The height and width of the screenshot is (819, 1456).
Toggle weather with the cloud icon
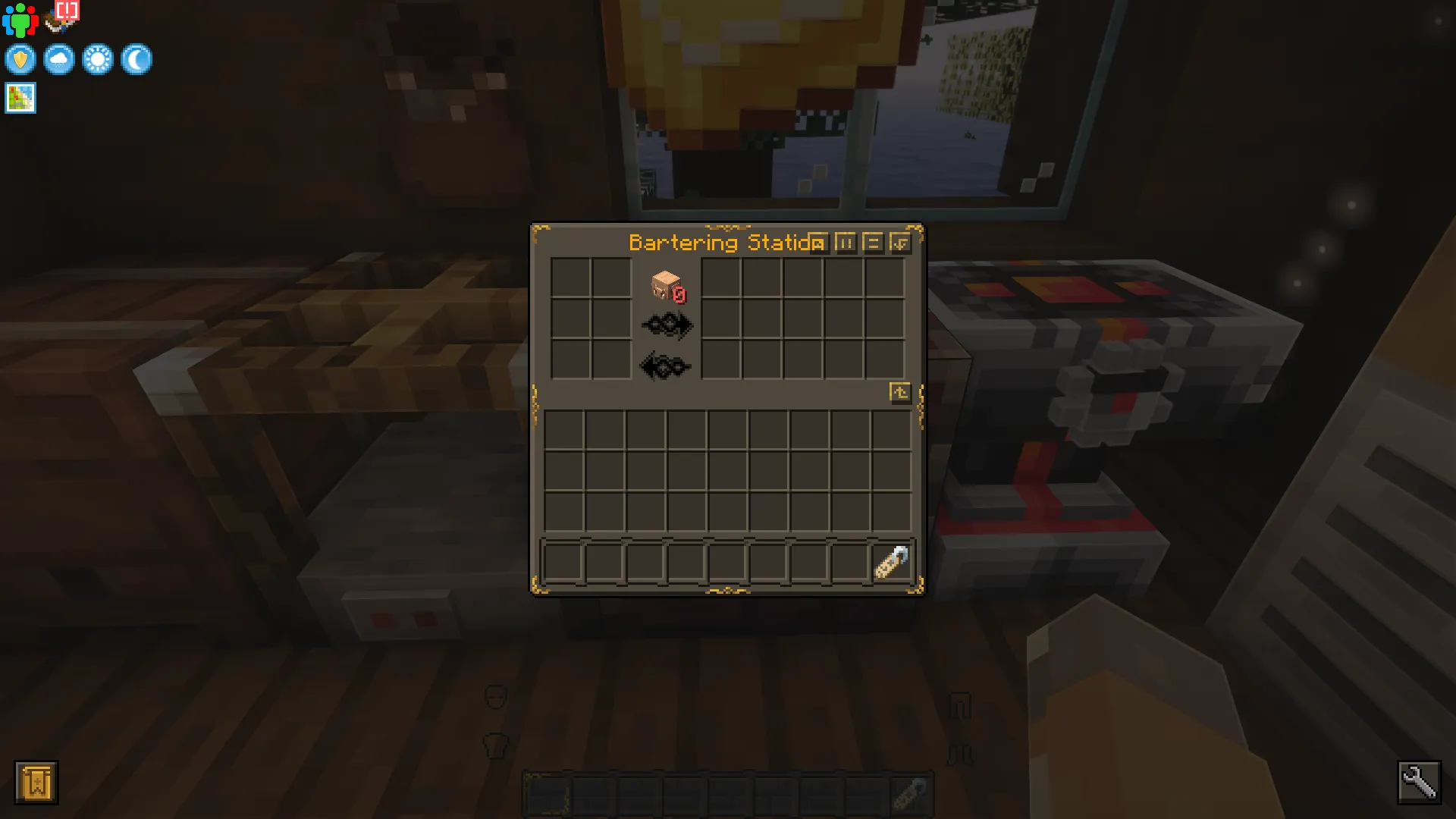coord(59,59)
